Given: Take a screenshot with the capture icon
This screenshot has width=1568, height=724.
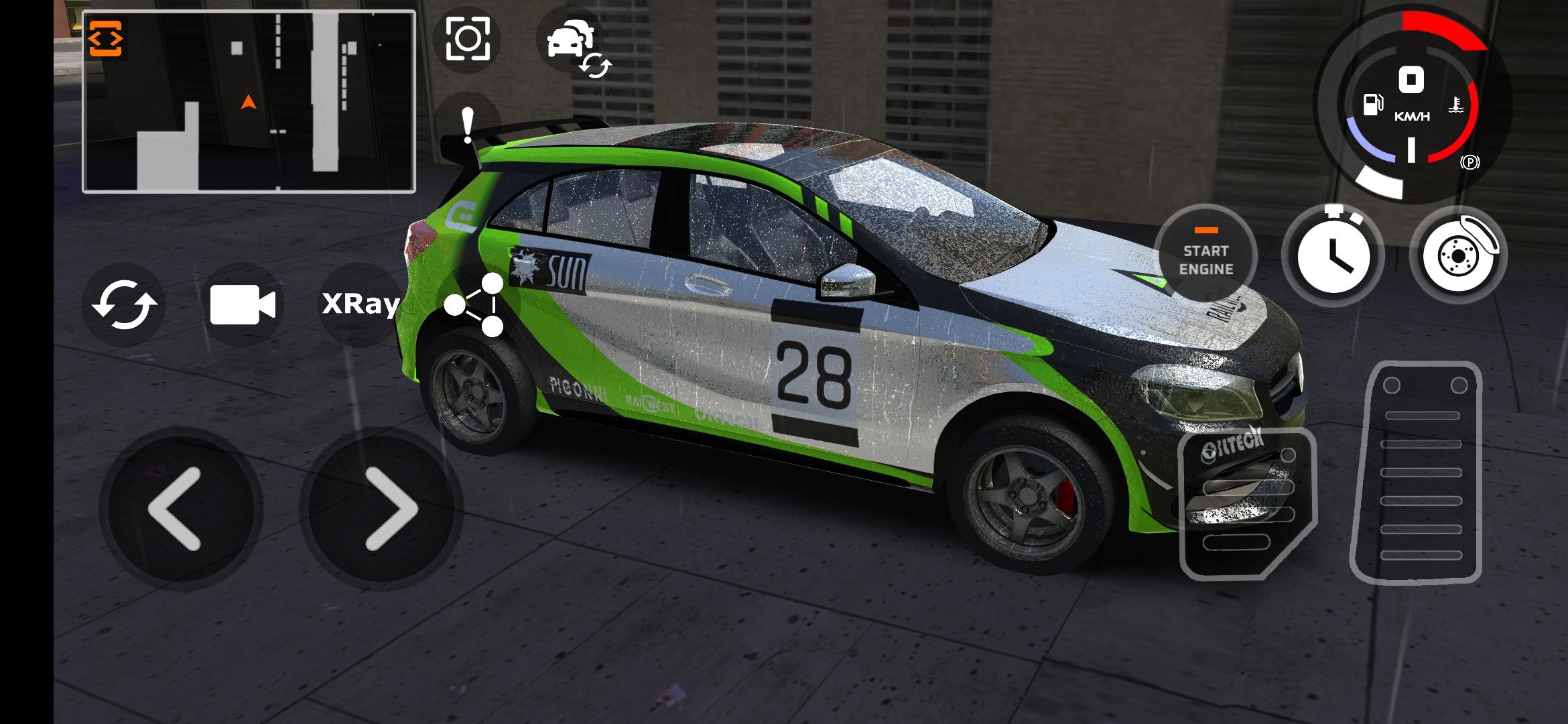Looking at the screenshot, I should coord(468,39).
